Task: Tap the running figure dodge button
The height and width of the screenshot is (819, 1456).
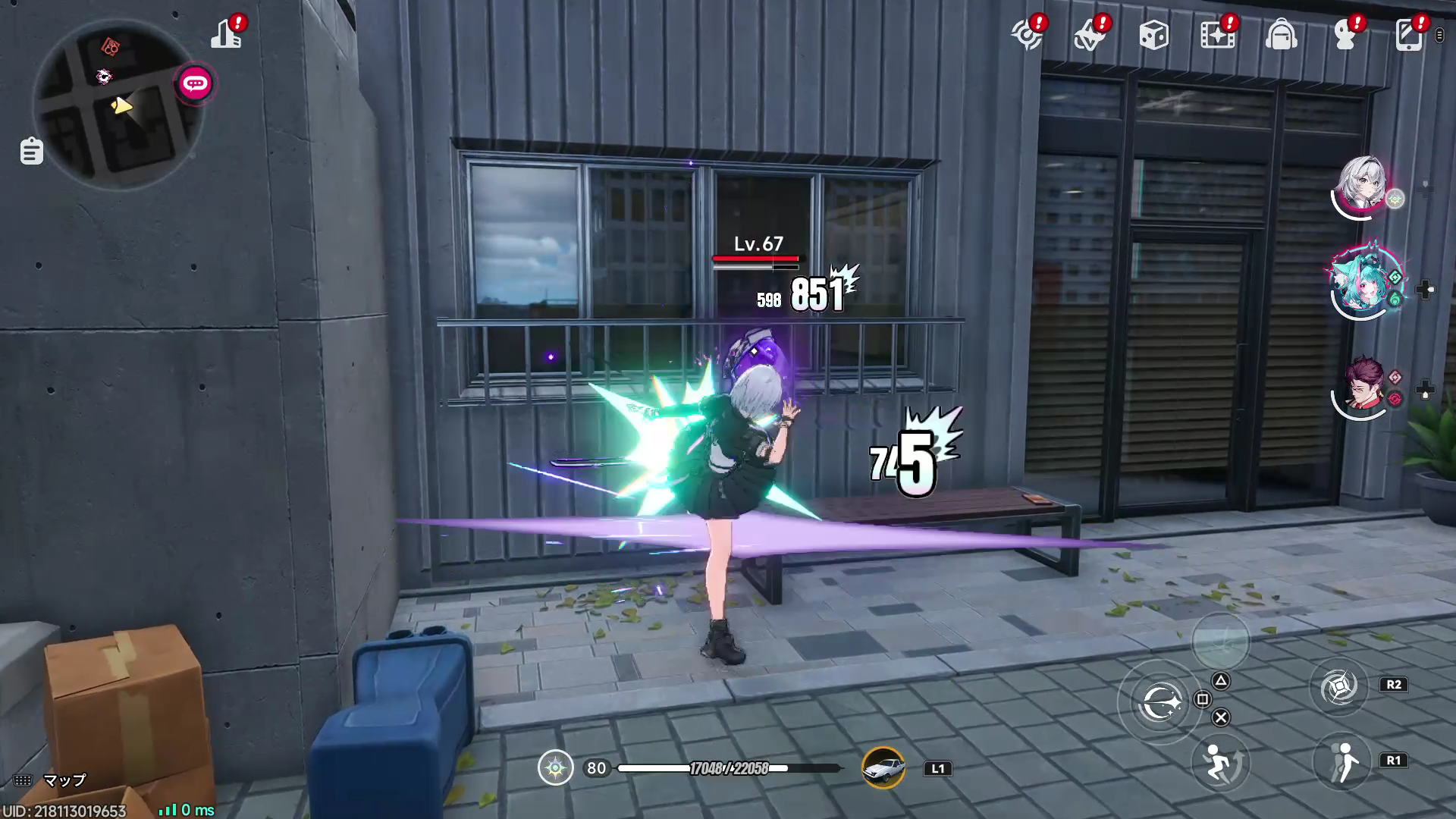Action: [1219, 762]
